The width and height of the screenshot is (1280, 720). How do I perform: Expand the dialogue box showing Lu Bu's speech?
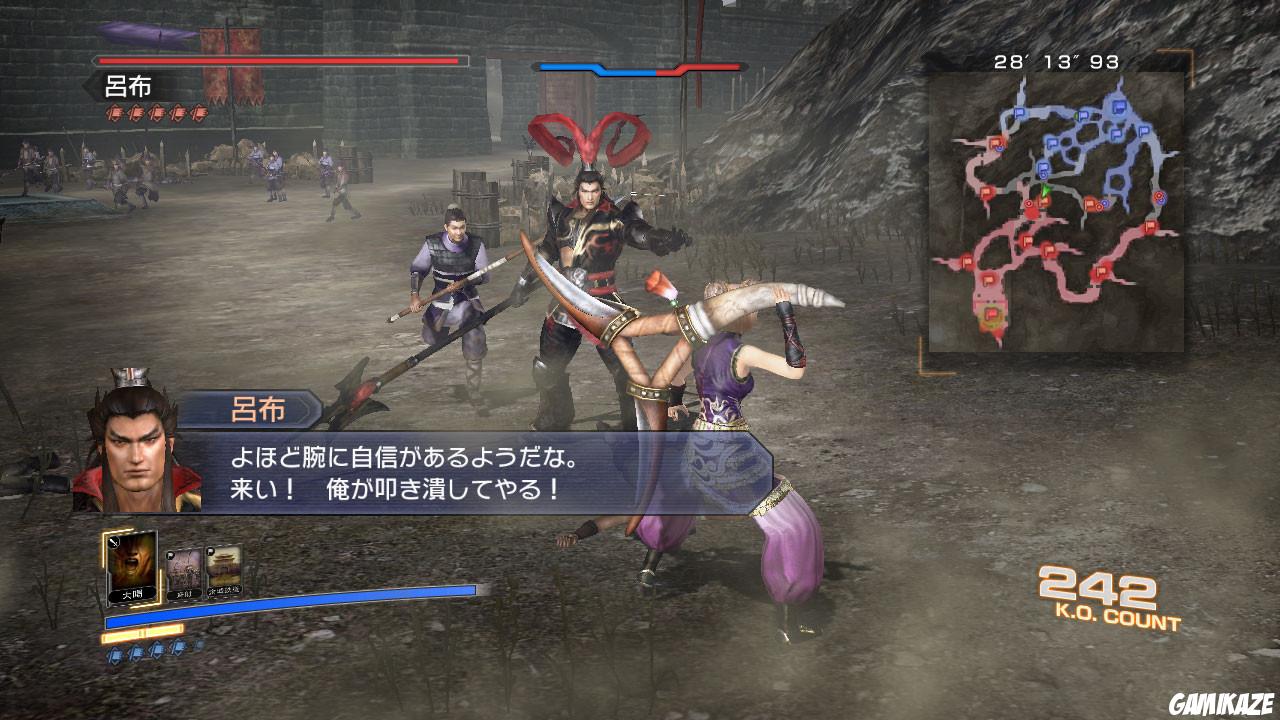click(x=420, y=470)
